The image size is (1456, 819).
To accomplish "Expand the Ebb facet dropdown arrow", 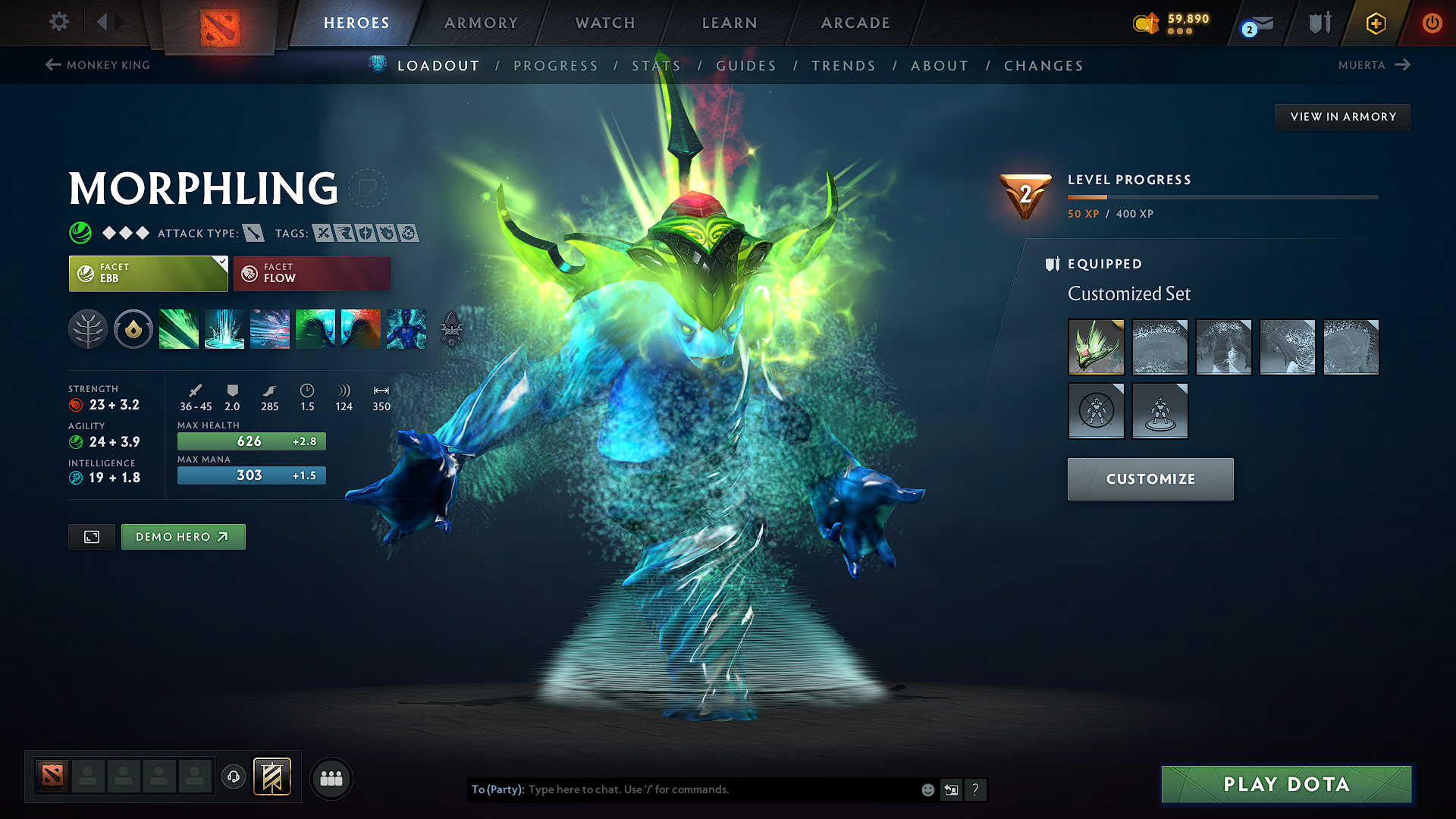I will point(221,263).
